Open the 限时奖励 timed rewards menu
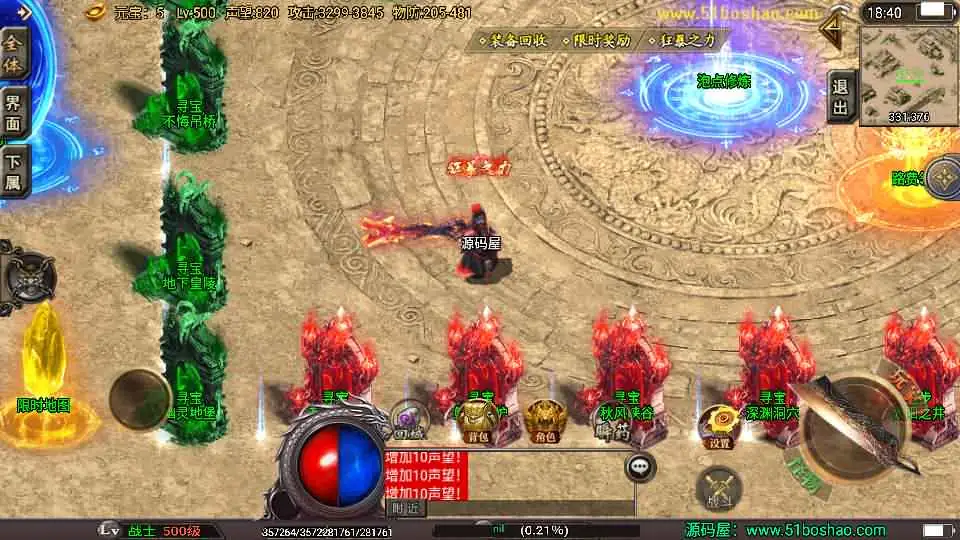Viewport: 960px width, 540px height. tap(602, 41)
